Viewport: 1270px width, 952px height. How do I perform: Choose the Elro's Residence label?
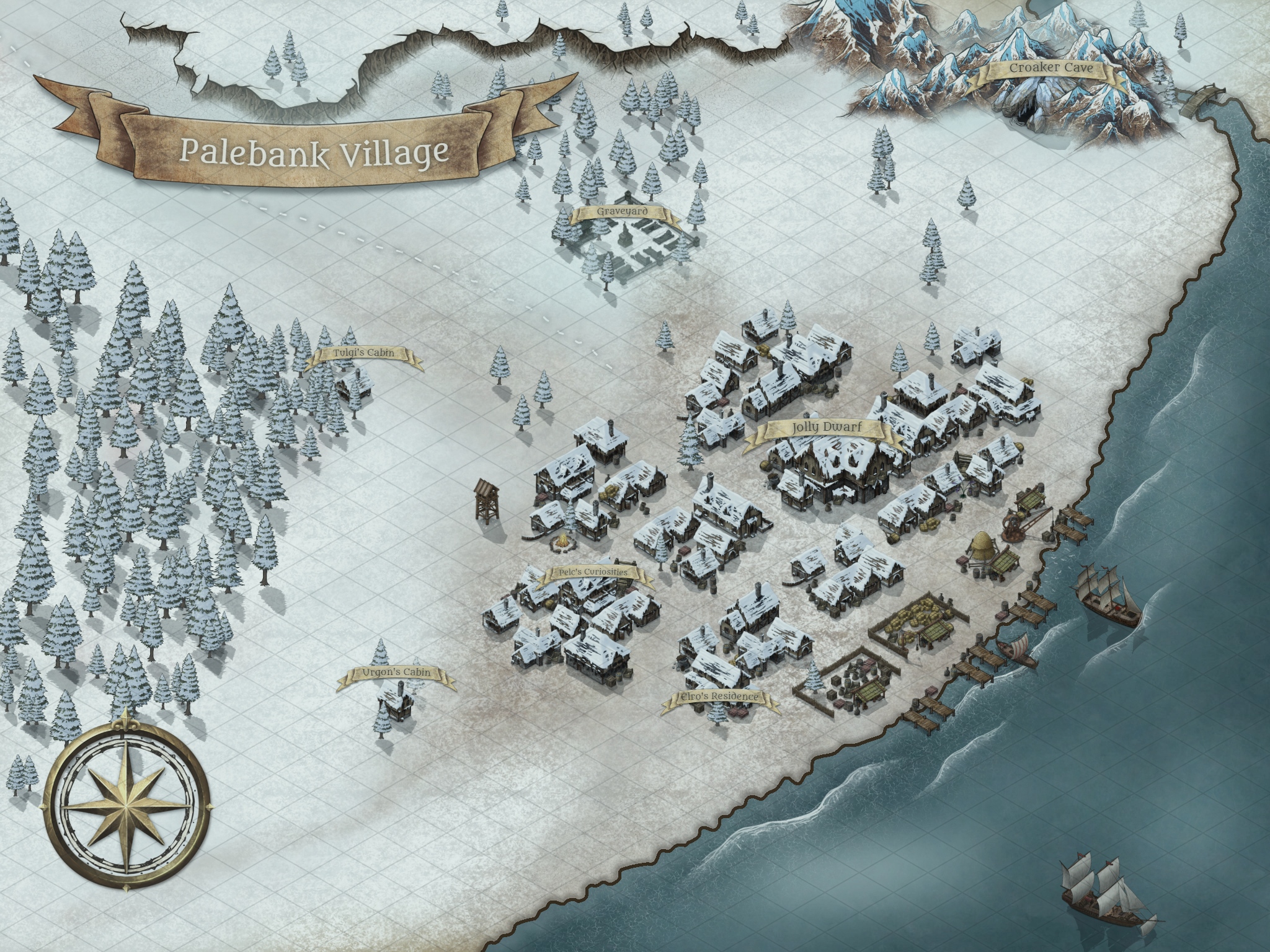point(719,697)
